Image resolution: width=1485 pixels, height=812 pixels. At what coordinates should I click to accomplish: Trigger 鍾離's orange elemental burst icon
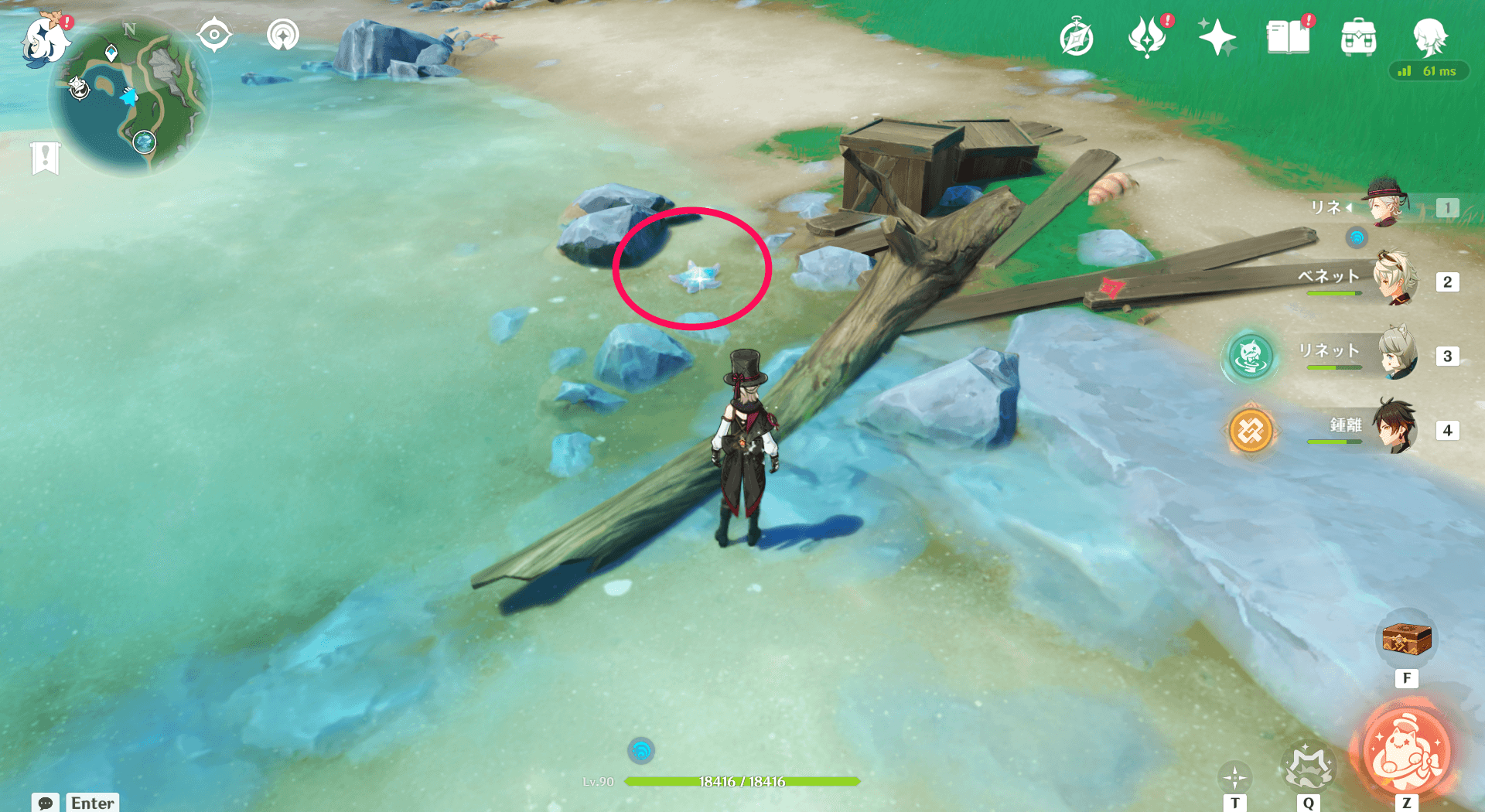coord(1250,430)
